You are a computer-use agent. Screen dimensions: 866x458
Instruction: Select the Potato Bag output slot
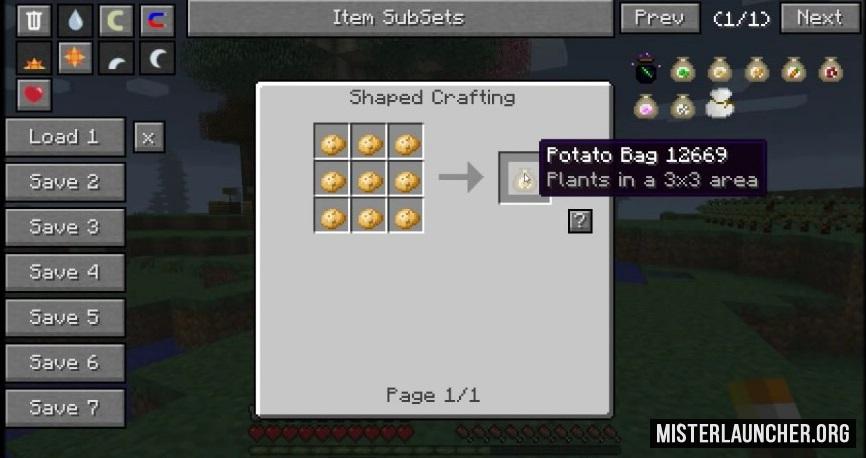click(521, 179)
